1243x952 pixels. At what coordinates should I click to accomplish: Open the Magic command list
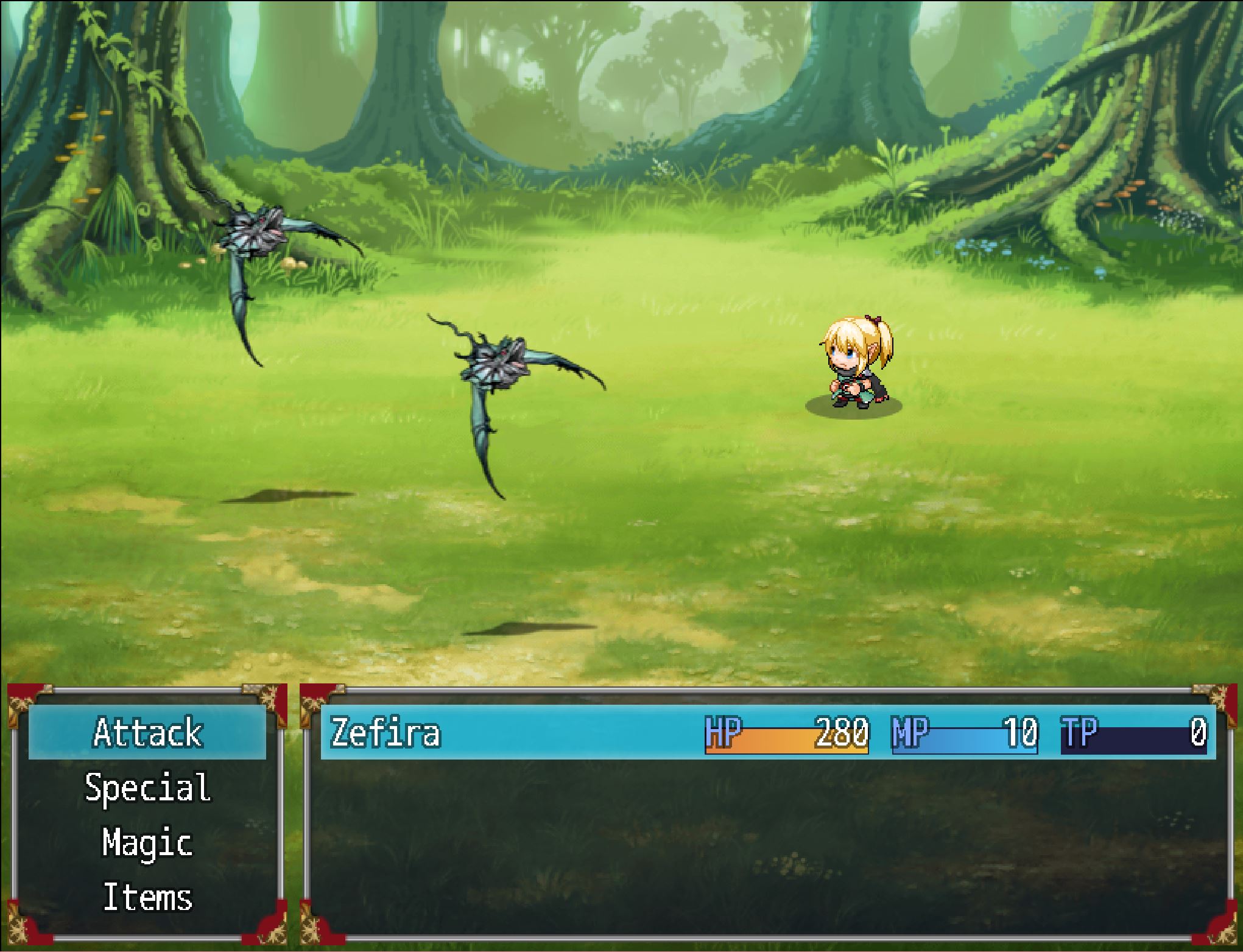pos(147,842)
